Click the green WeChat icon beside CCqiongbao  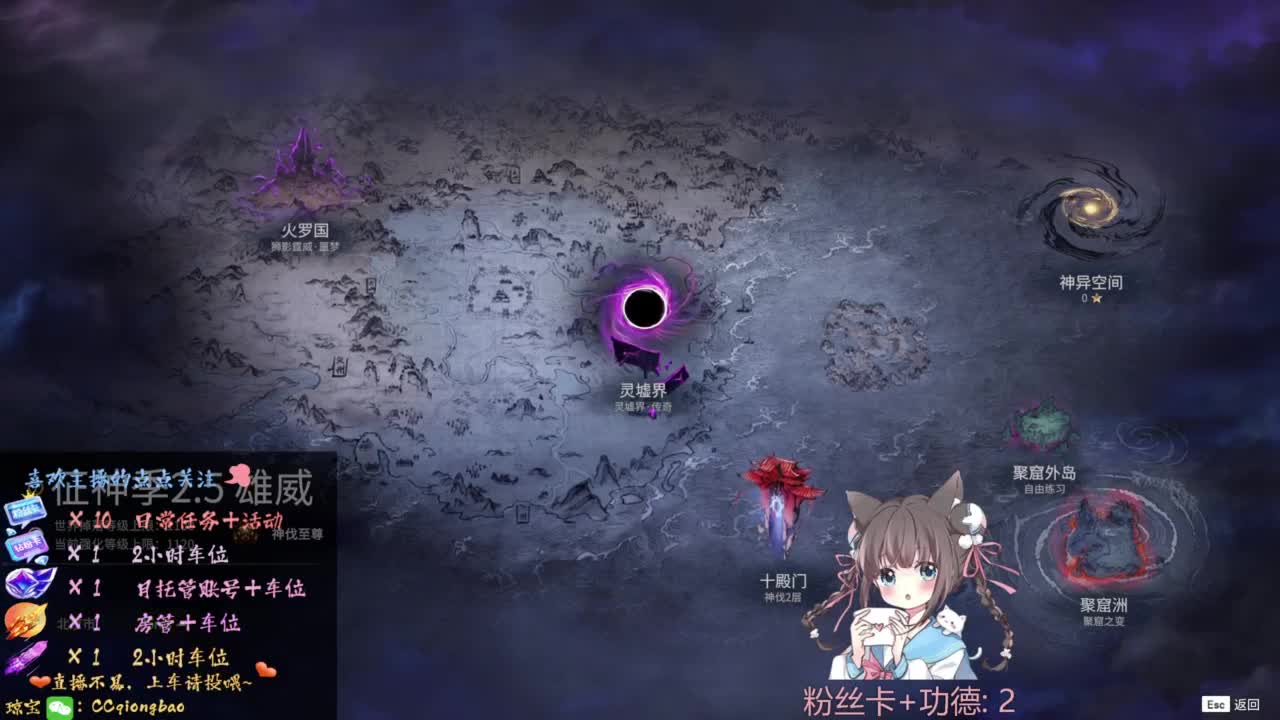tap(60, 706)
